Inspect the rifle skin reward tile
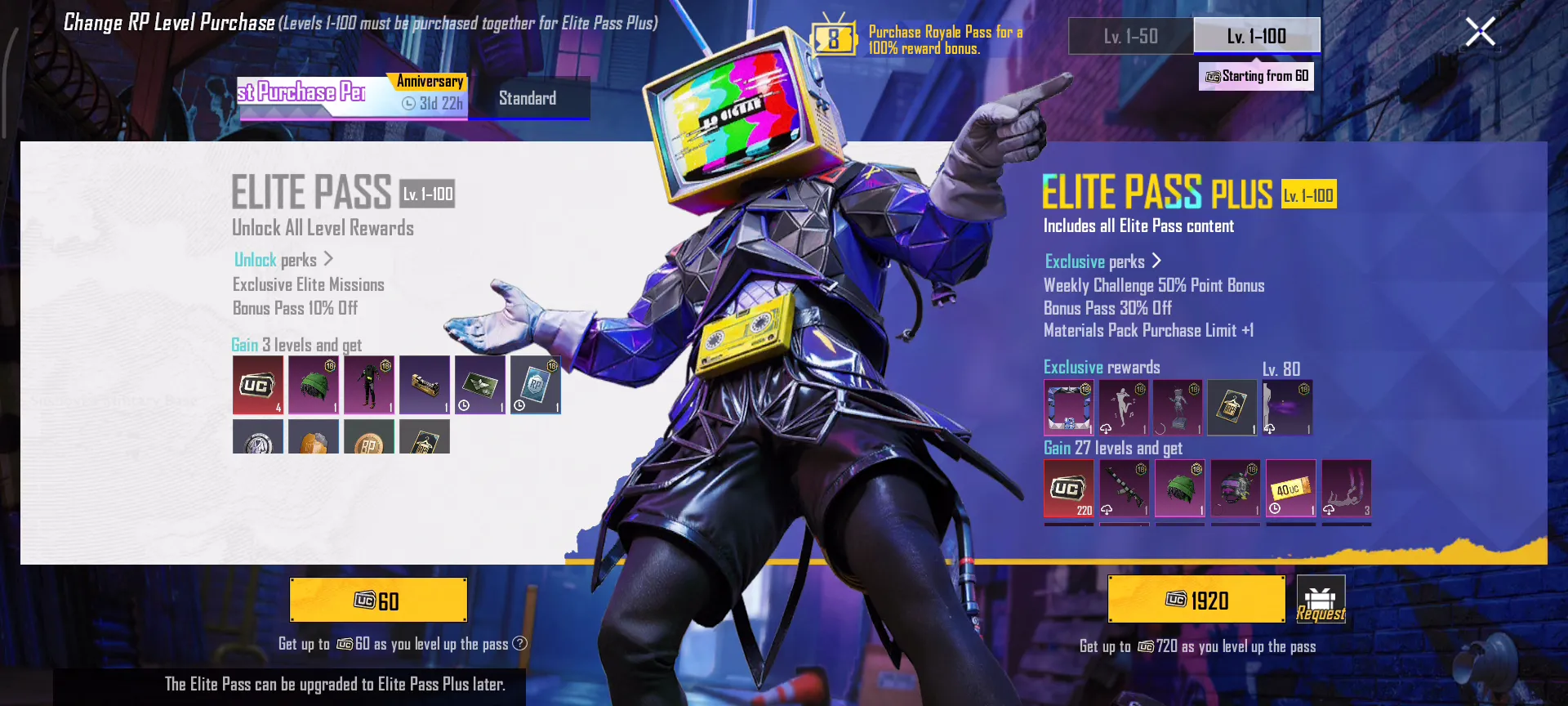This screenshot has height=706, width=1568. point(1124,489)
